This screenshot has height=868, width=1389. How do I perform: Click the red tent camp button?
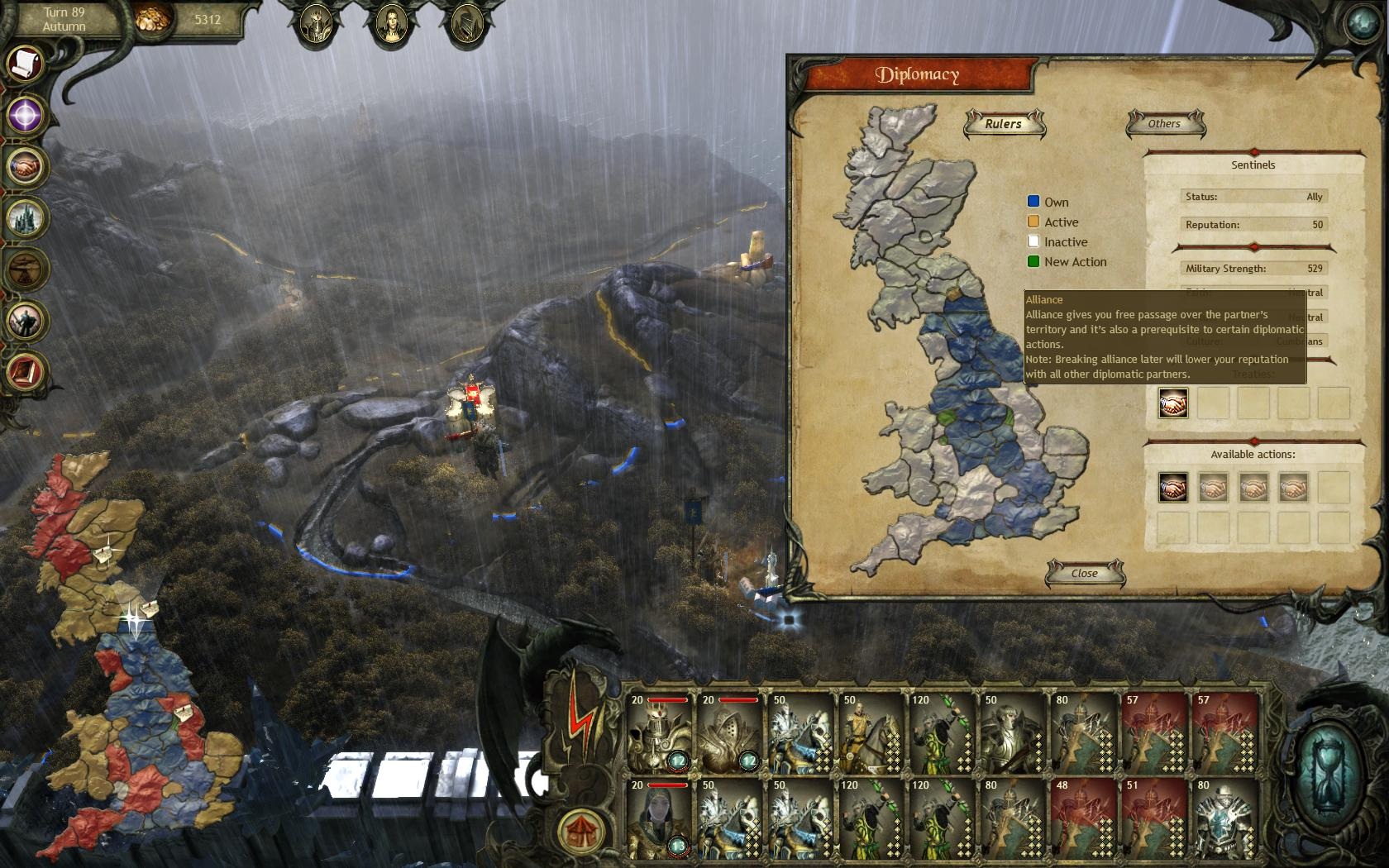click(581, 828)
